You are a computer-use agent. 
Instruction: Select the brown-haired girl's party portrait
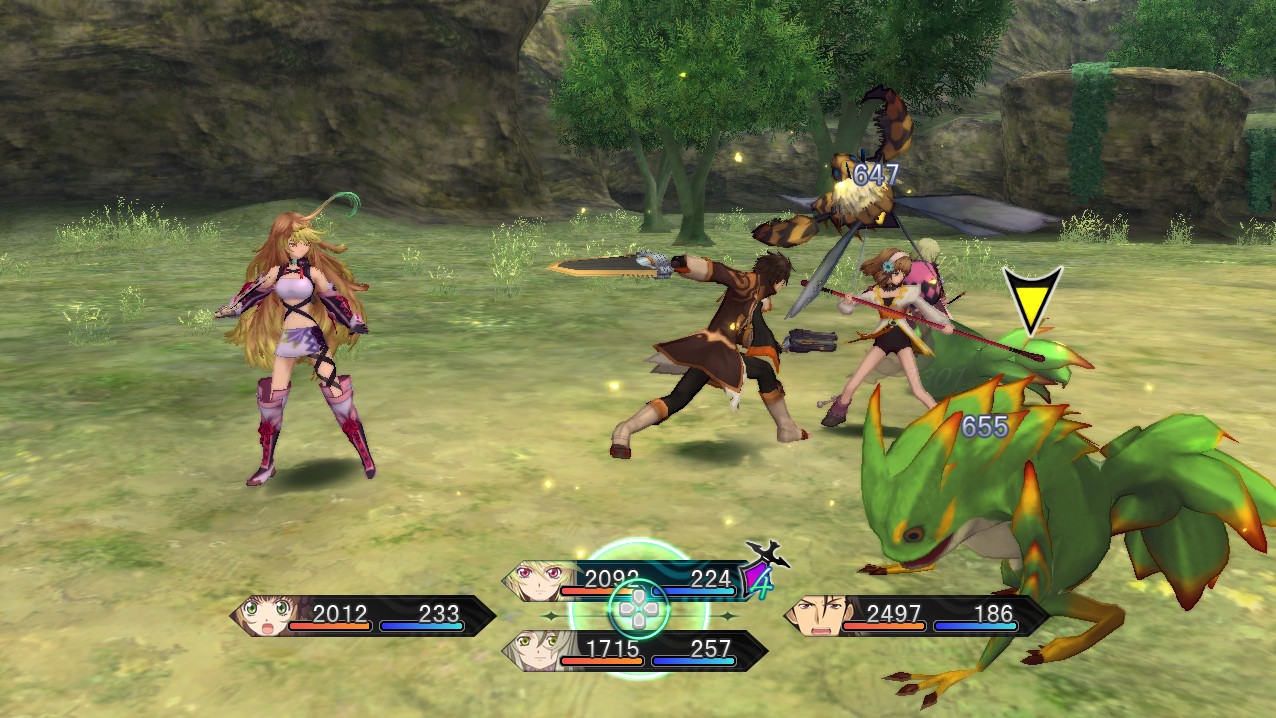click(x=264, y=616)
